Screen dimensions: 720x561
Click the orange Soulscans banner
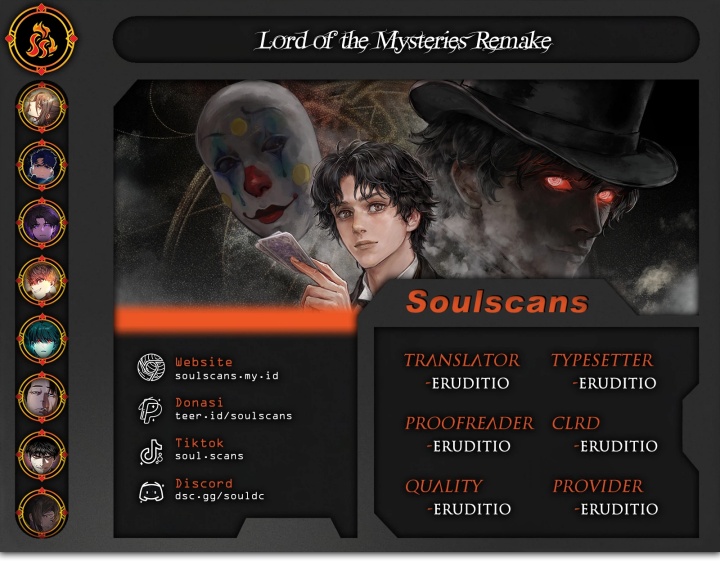[x=497, y=302]
